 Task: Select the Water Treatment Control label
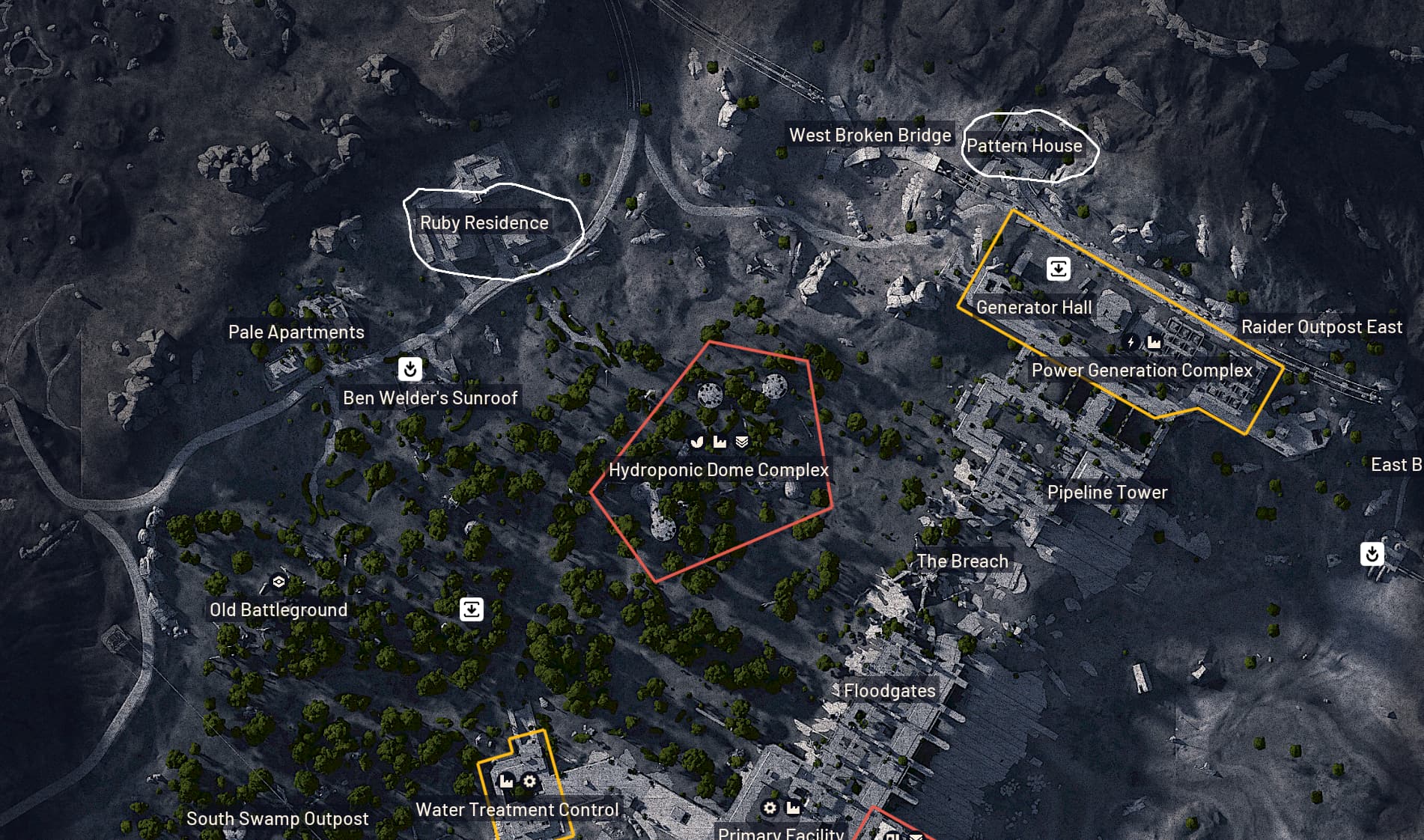click(x=517, y=810)
